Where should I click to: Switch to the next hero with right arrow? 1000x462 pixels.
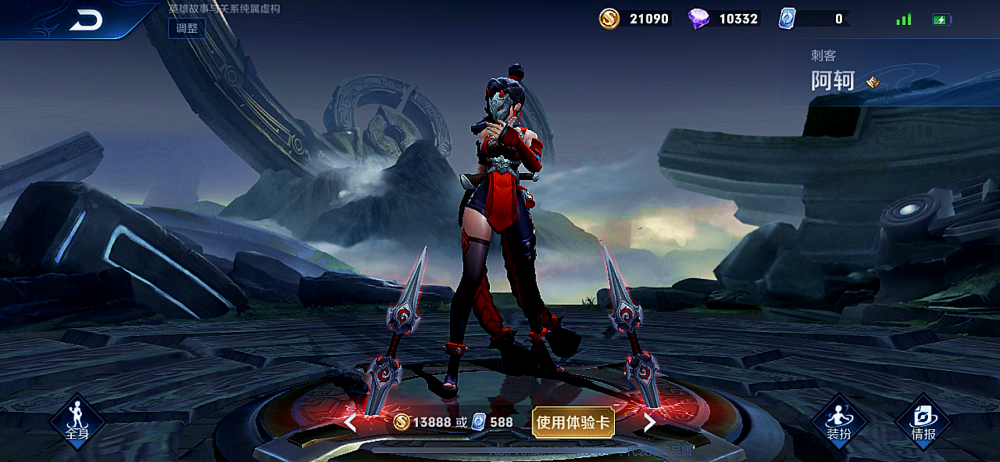649,423
